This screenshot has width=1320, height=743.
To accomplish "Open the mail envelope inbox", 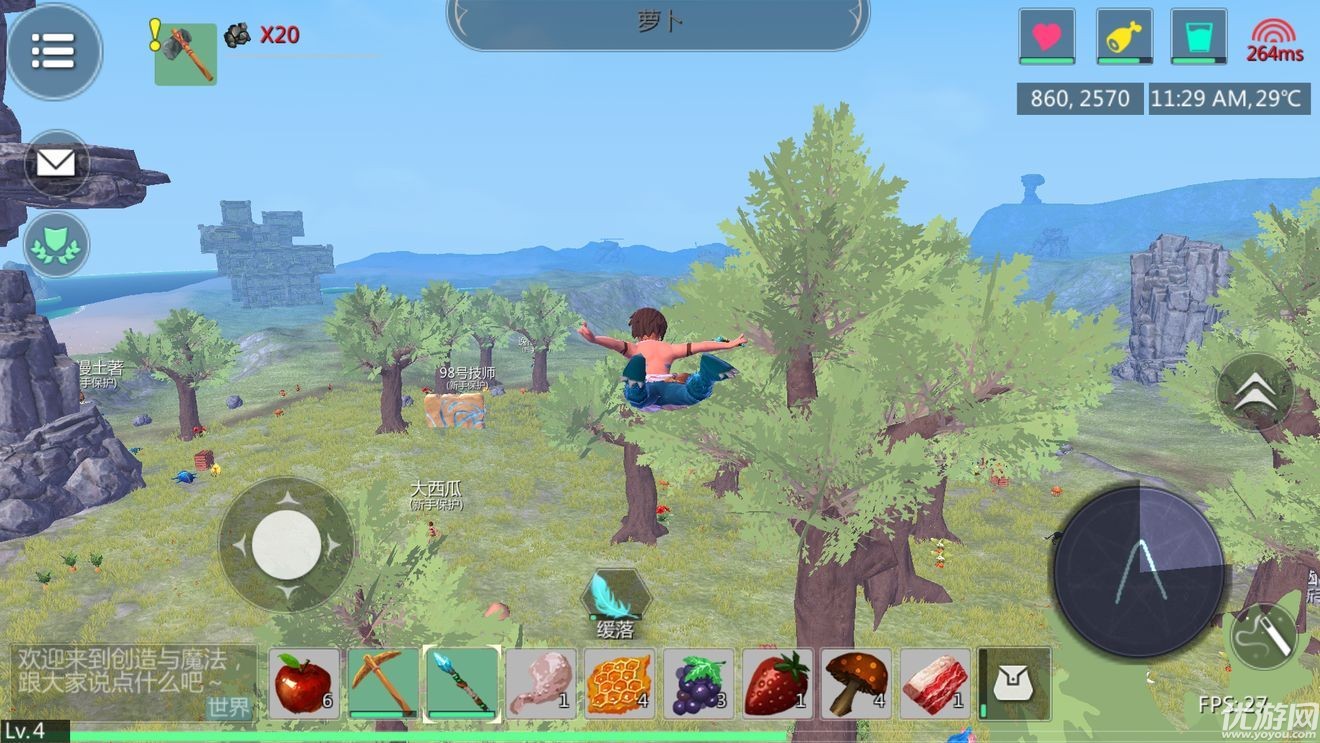I will point(56,162).
